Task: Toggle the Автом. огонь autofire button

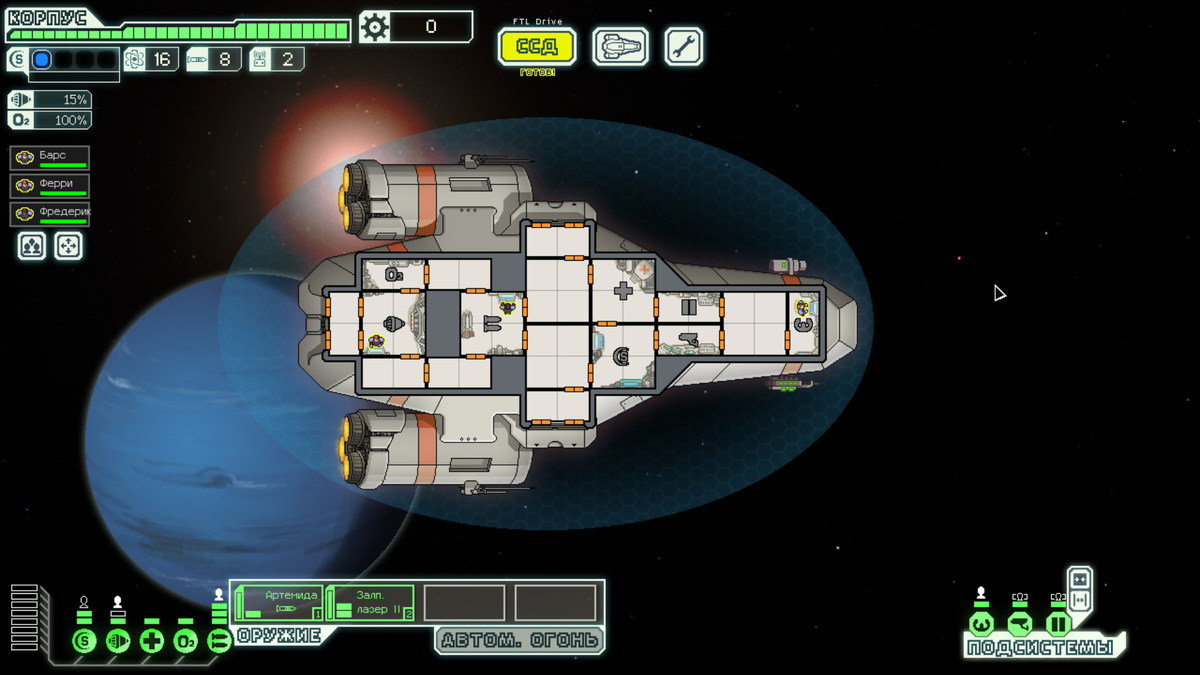Action: point(520,640)
